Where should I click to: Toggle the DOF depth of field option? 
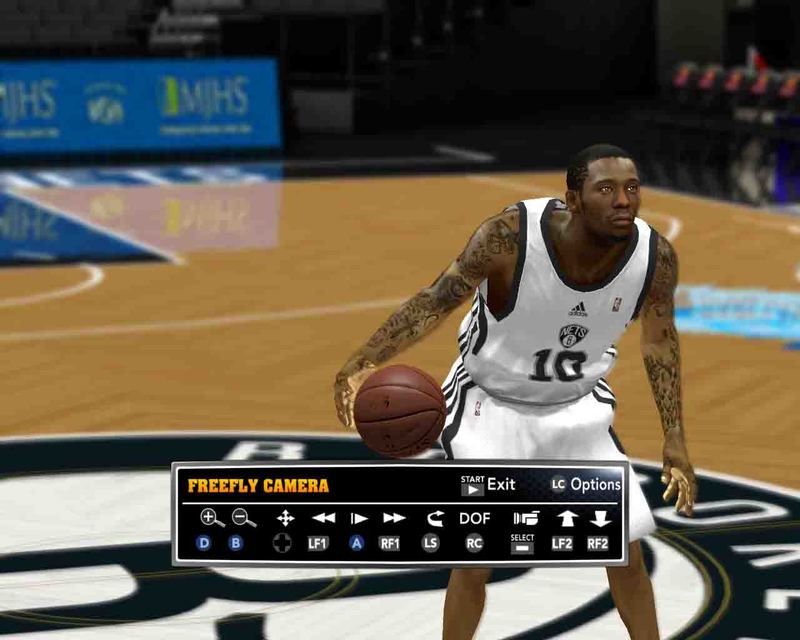click(x=475, y=518)
